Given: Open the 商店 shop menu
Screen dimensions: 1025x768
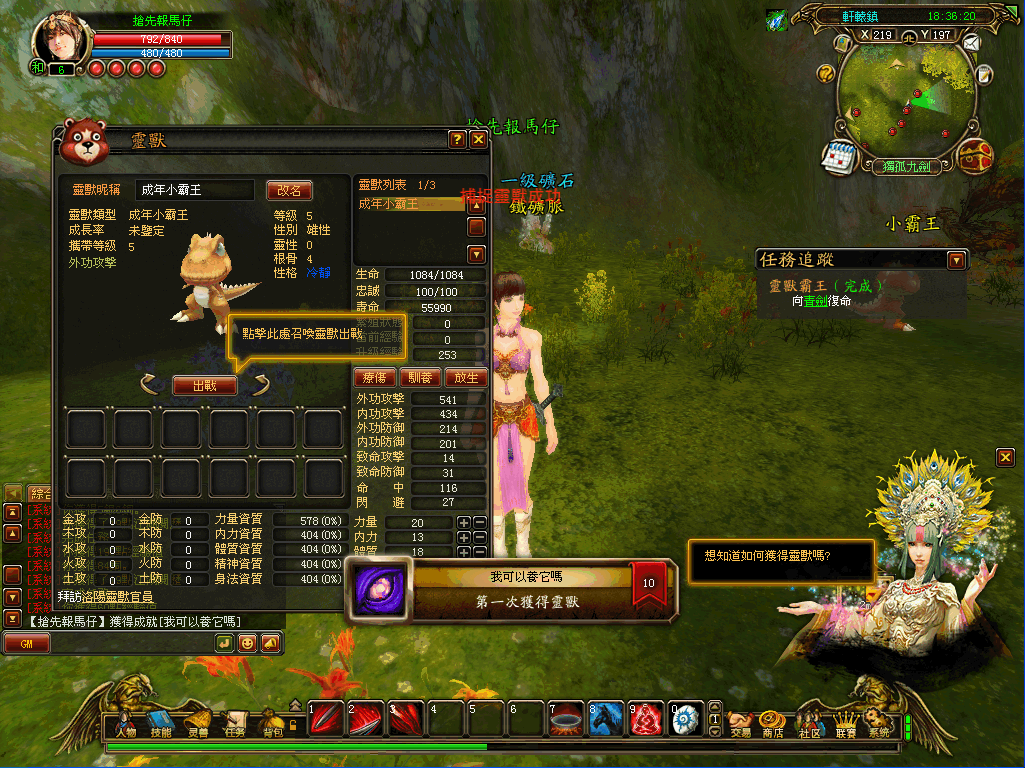Looking at the screenshot, I should pos(773,723).
